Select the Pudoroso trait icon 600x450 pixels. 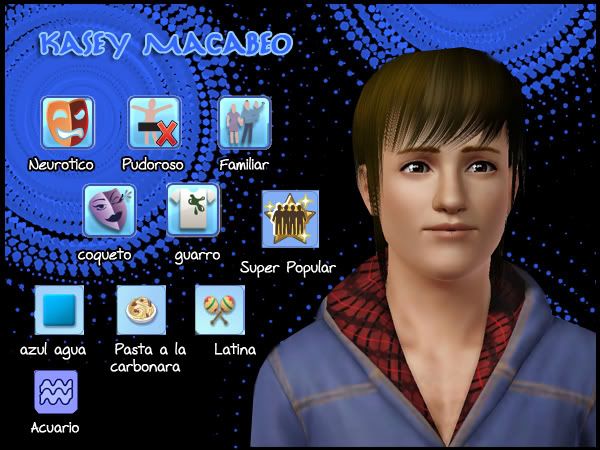point(154,122)
